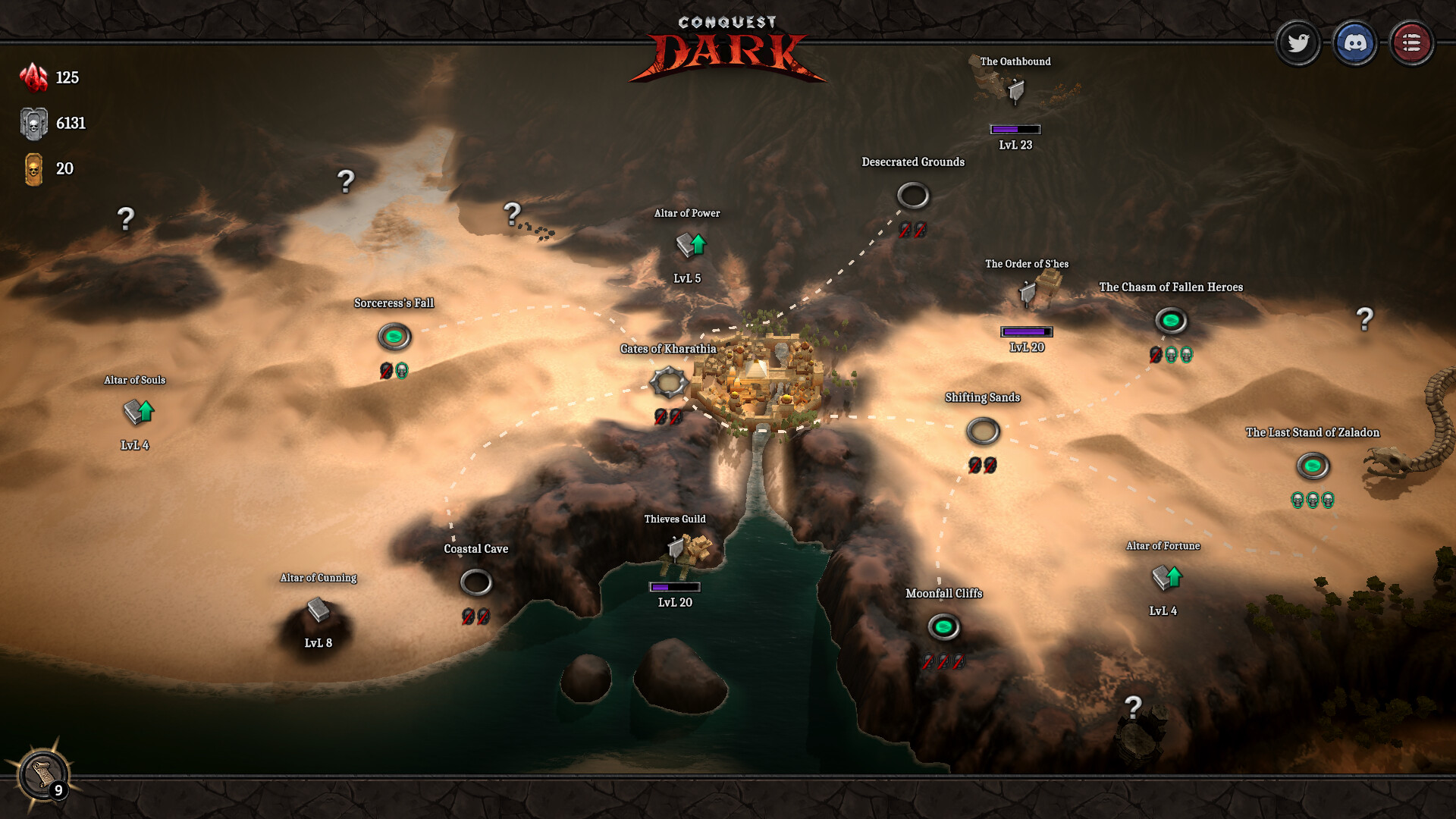Uncover the mystery area above the southeast fortress
The width and height of the screenshot is (1456, 819).
1133,705
